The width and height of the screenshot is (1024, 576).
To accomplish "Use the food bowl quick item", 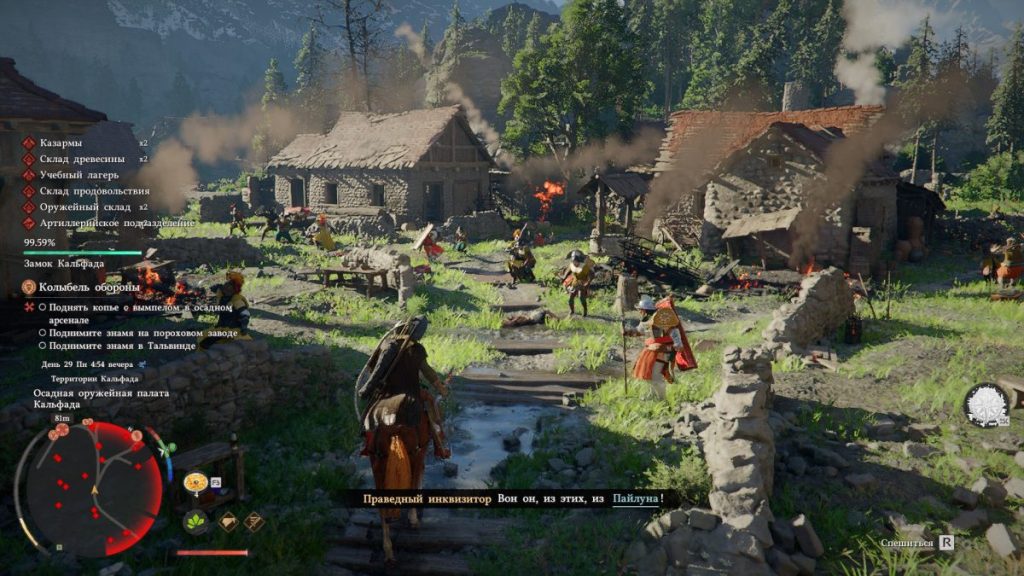I will pyautogui.click(x=195, y=483).
